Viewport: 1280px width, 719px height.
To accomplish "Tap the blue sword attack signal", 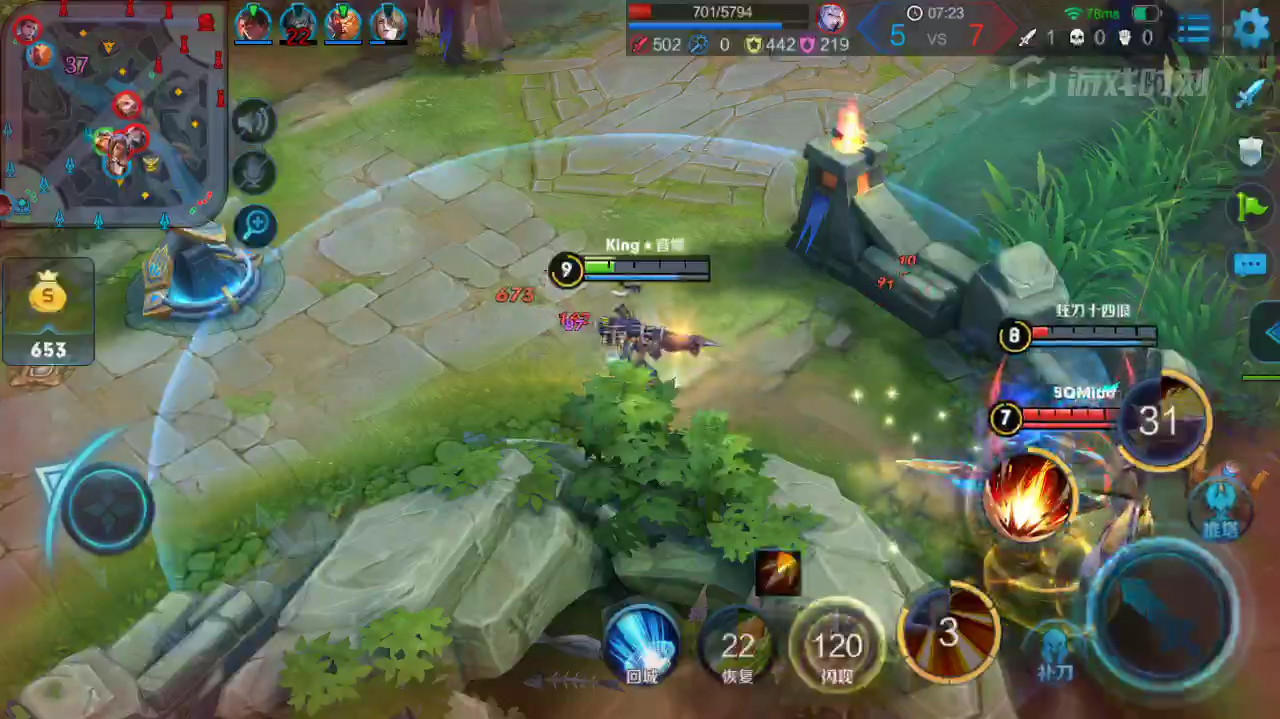I will click(x=1250, y=95).
